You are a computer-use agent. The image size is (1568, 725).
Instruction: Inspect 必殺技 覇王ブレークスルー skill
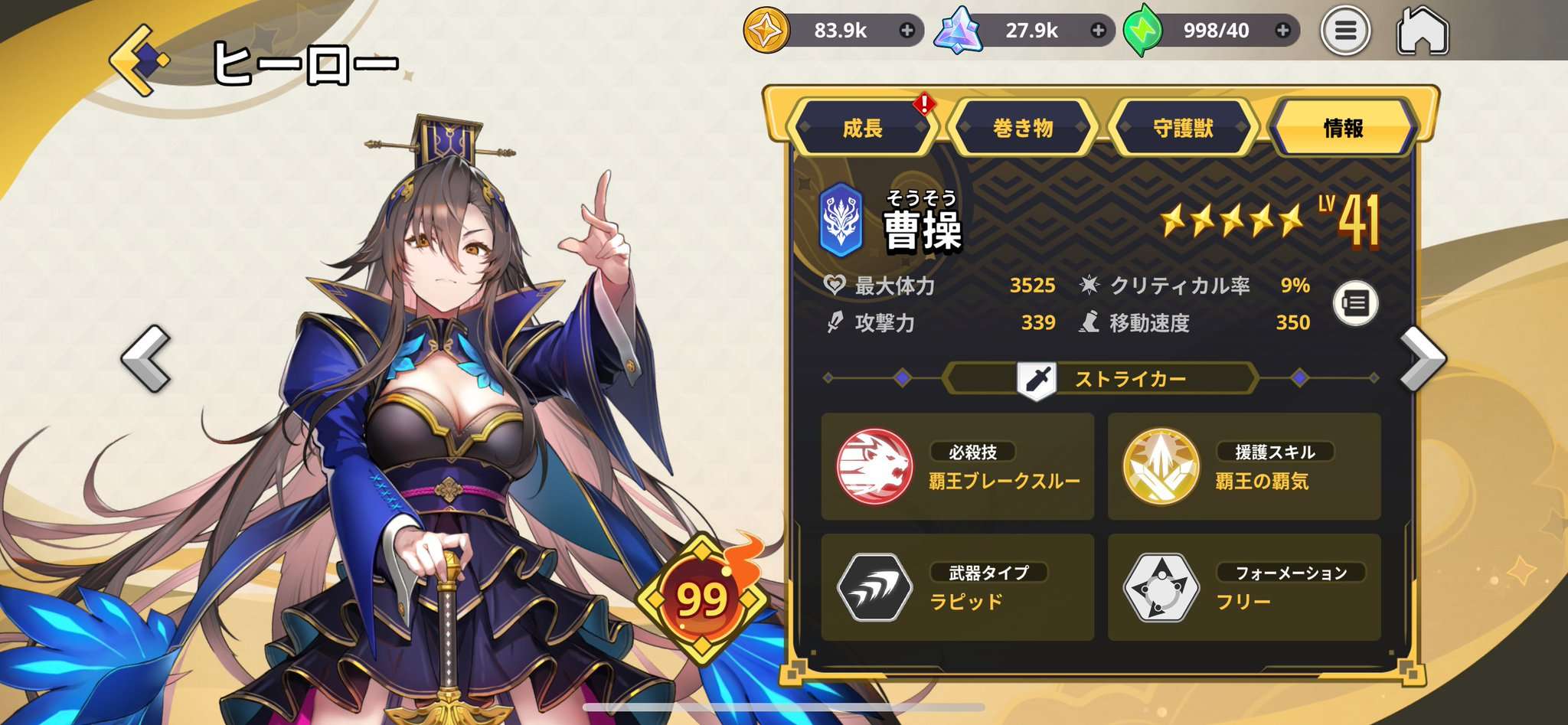[957, 466]
